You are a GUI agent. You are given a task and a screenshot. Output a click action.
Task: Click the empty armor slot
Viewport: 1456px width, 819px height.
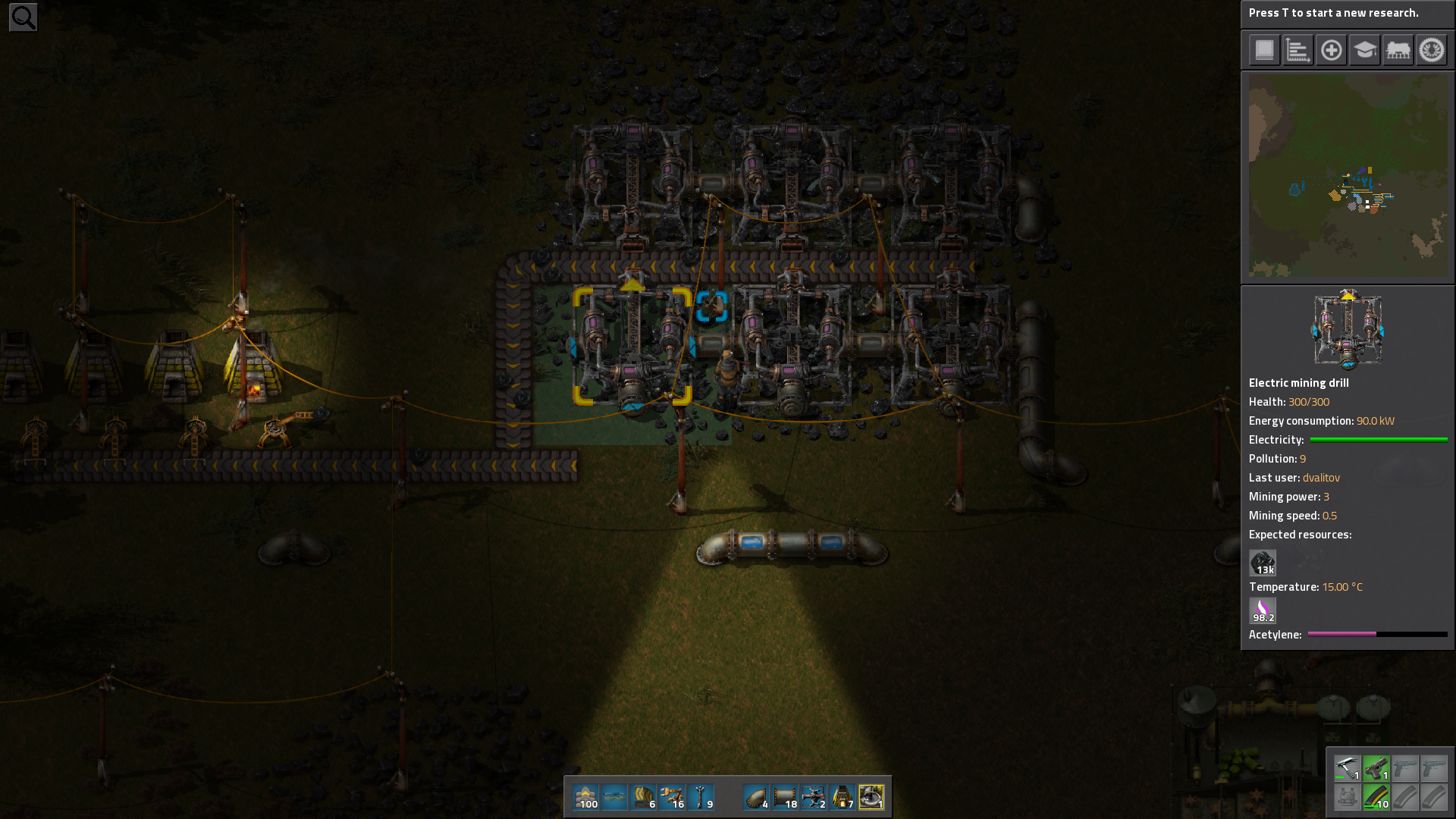1348,797
